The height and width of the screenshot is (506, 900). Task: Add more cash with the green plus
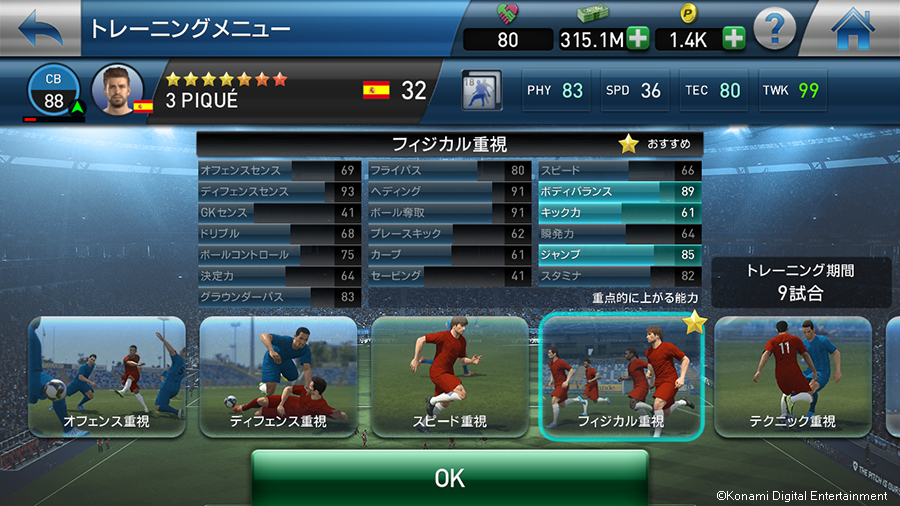(638, 40)
